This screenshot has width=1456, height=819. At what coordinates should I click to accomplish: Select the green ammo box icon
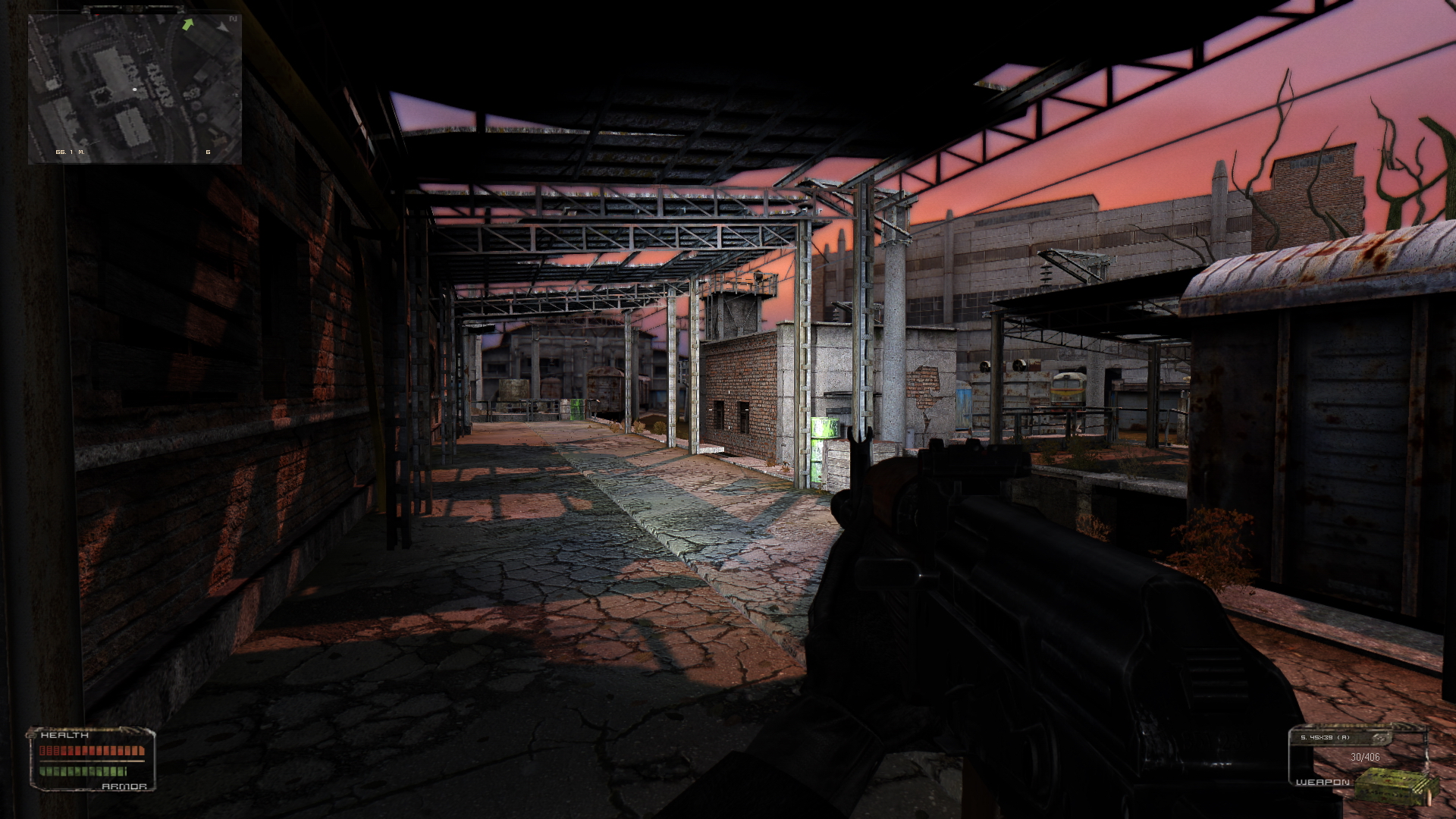tap(1395, 786)
